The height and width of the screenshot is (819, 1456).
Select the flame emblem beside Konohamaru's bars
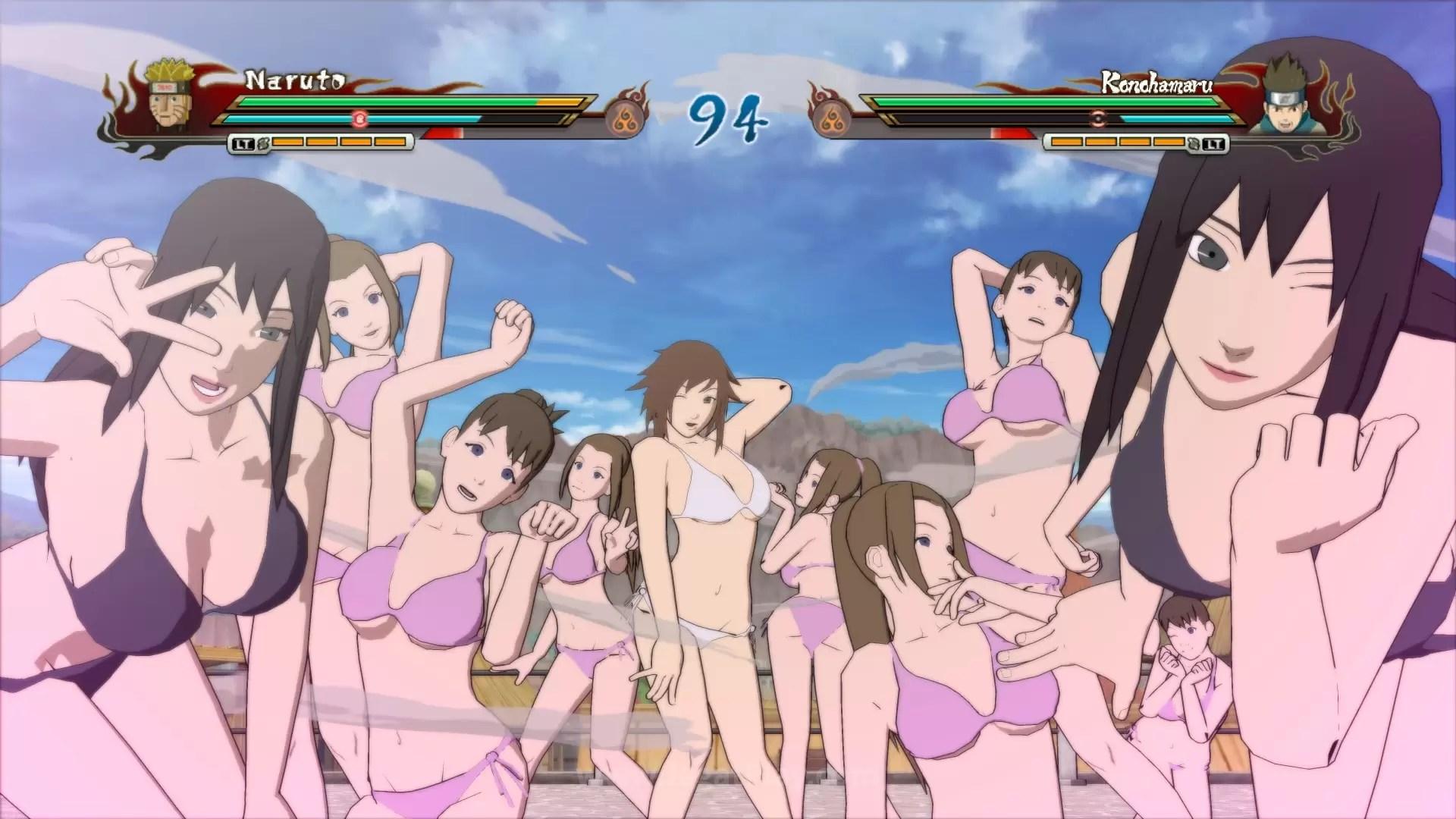[x=832, y=118]
